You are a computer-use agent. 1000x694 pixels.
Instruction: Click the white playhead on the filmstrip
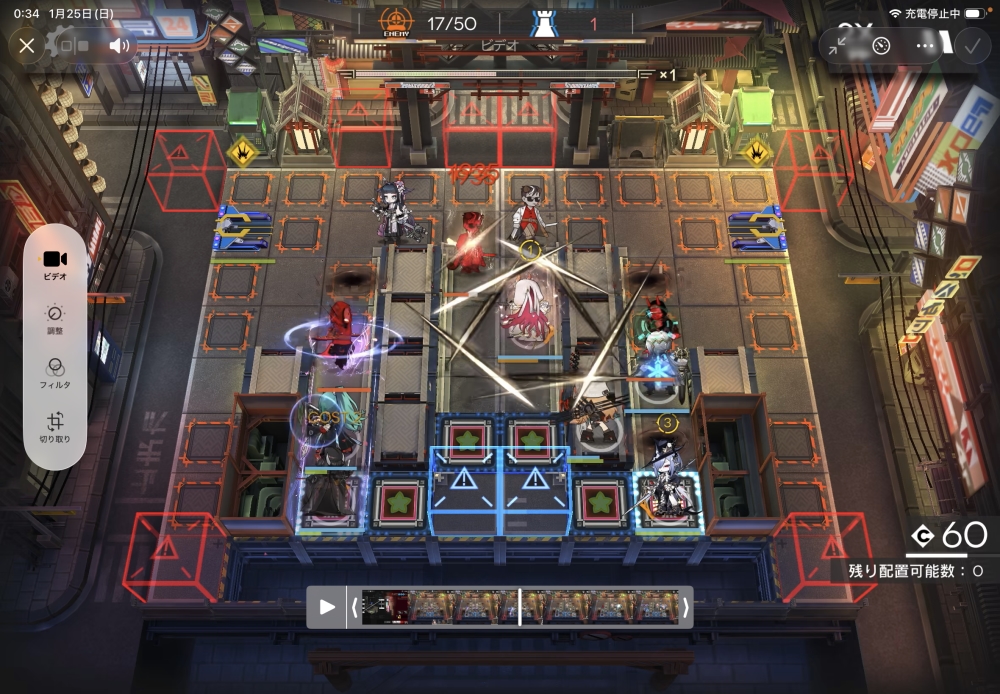pyautogui.click(x=519, y=607)
